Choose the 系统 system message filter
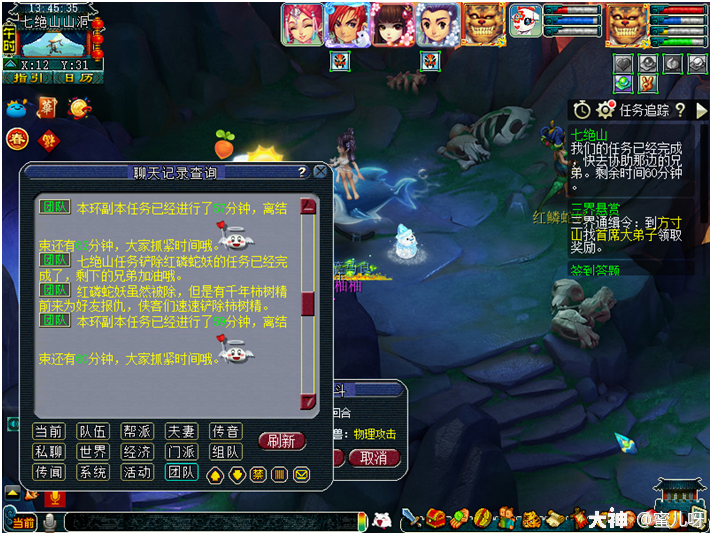The width and height of the screenshot is (712, 535). point(92,472)
